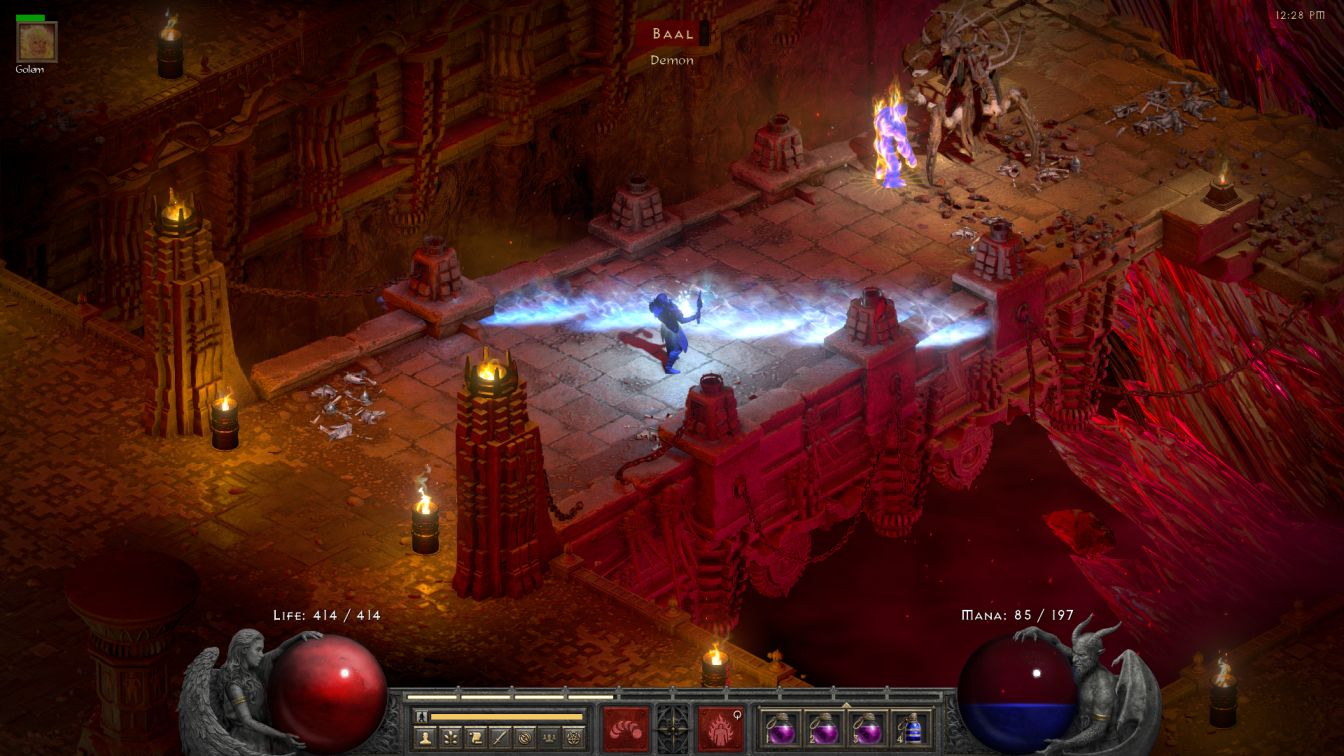Screen dimensions: 1344x756
Task: Open the skill tree icon
Action: [x=450, y=738]
